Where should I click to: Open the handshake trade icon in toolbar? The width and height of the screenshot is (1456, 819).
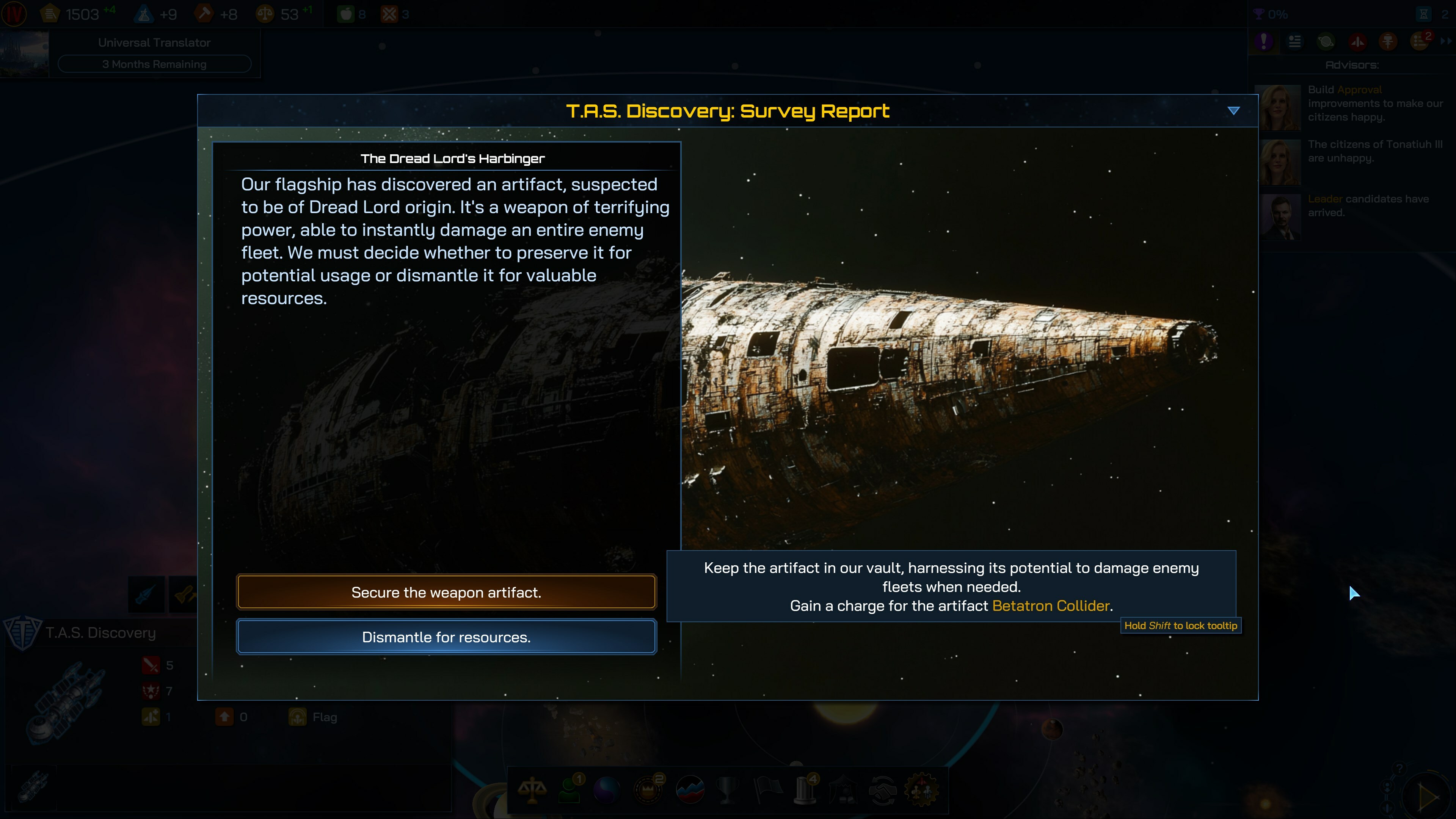tap(882, 789)
